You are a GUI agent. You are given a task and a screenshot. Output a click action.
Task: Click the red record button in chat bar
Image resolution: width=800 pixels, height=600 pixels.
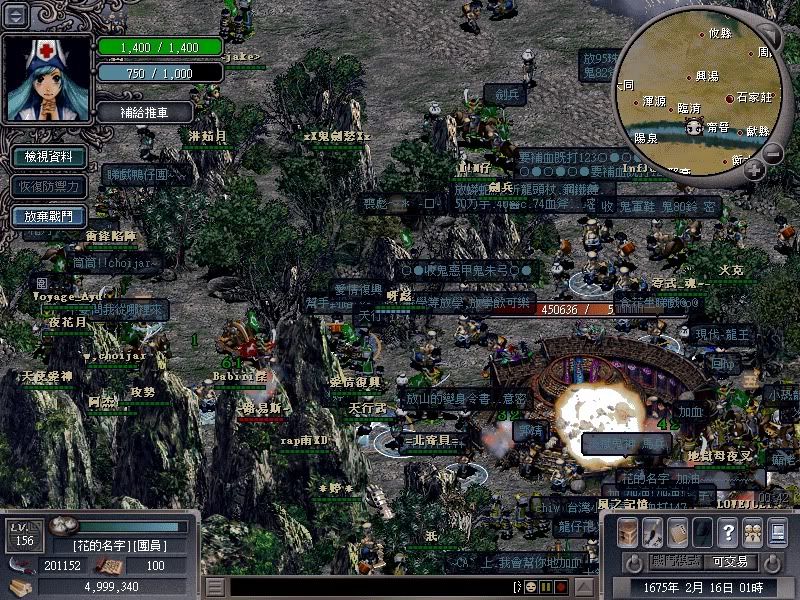[561, 587]
